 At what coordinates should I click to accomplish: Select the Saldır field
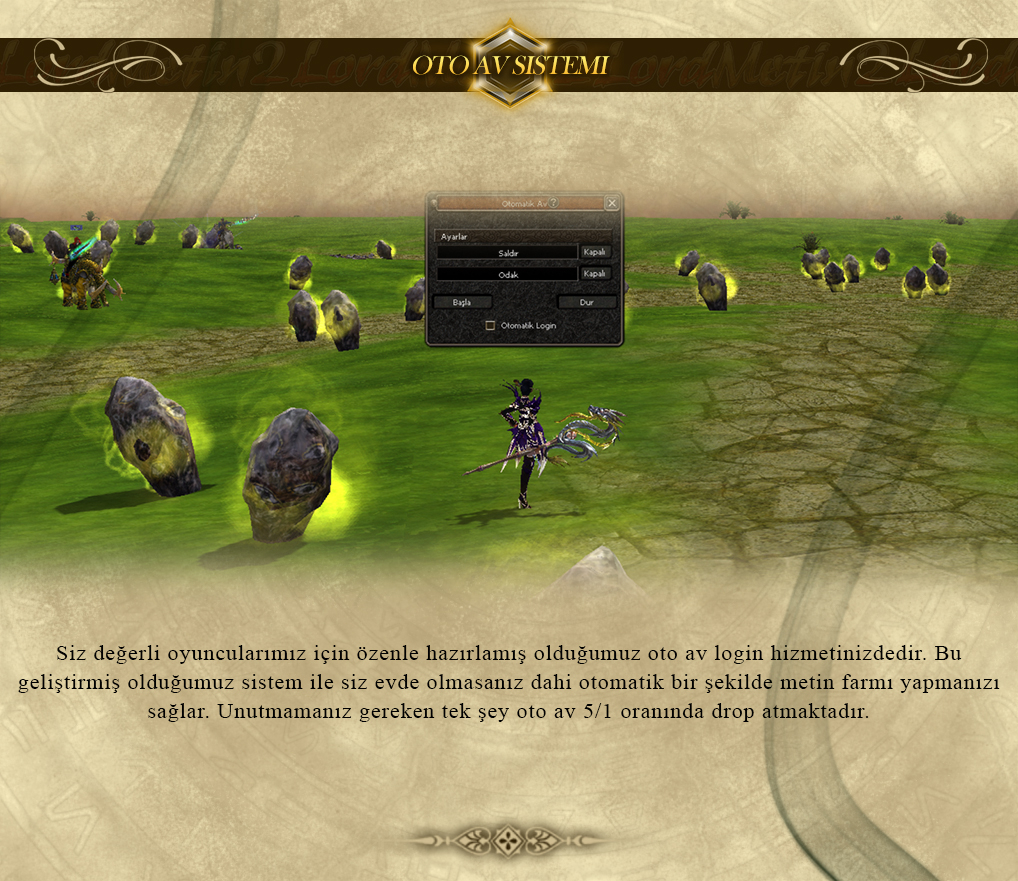(507, 253)
